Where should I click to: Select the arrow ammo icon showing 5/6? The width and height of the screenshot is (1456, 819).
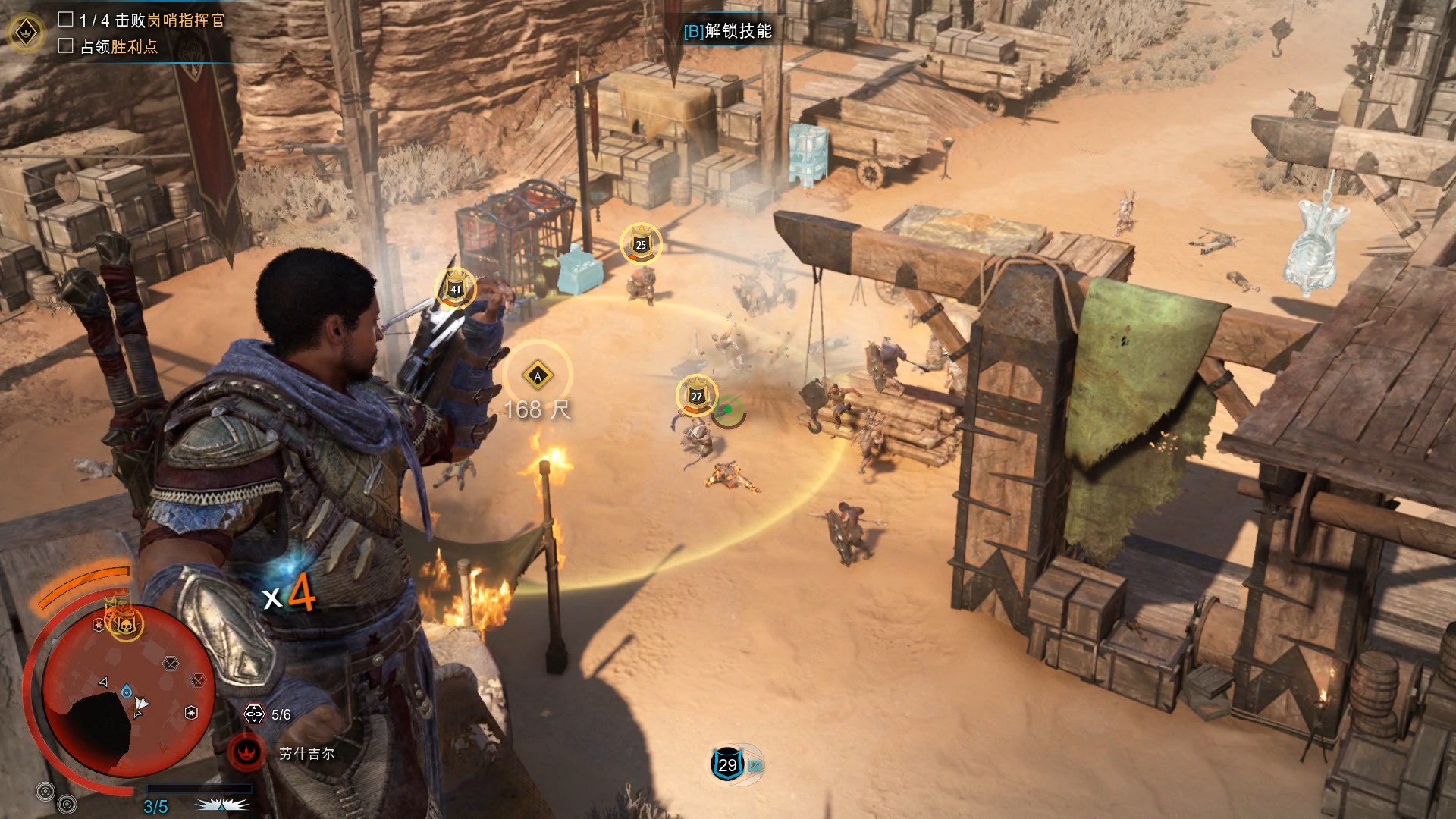tap(254, 714)
